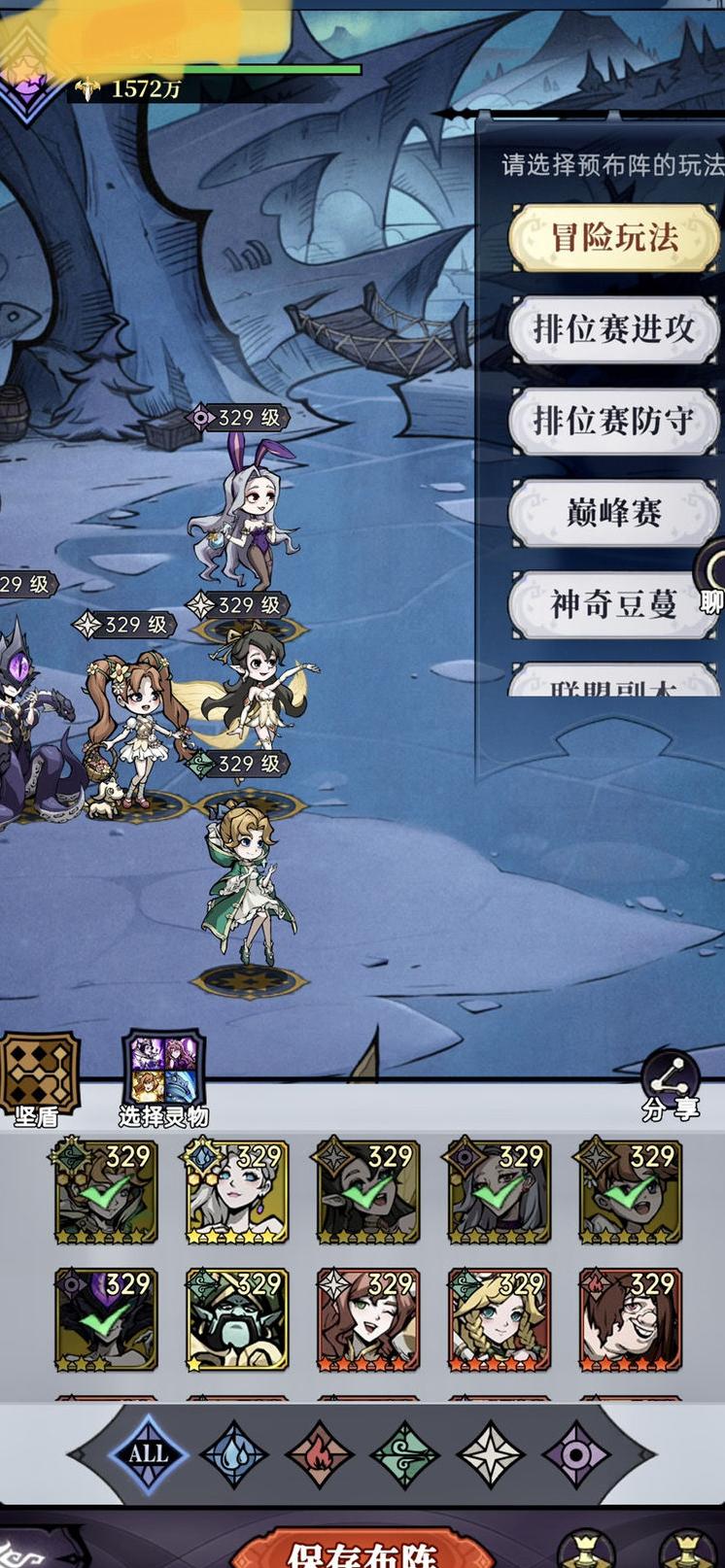Select the 冒险玩法 mode option
725x1568 pixels.
[613, 237]
